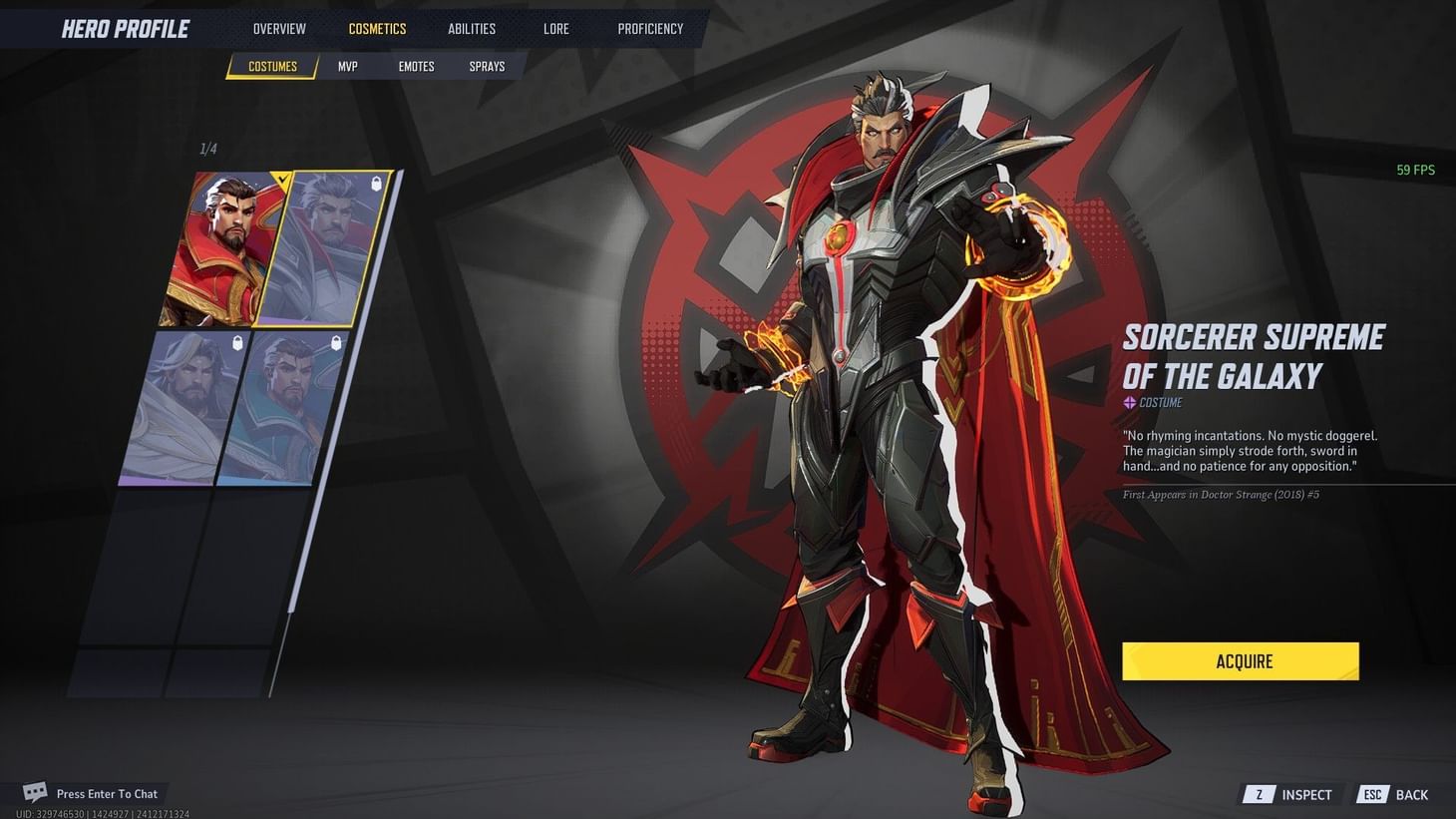This screenshot has height=819, width=1456.
Task: Switch to the Lore tab
Action: coord(555,28)
